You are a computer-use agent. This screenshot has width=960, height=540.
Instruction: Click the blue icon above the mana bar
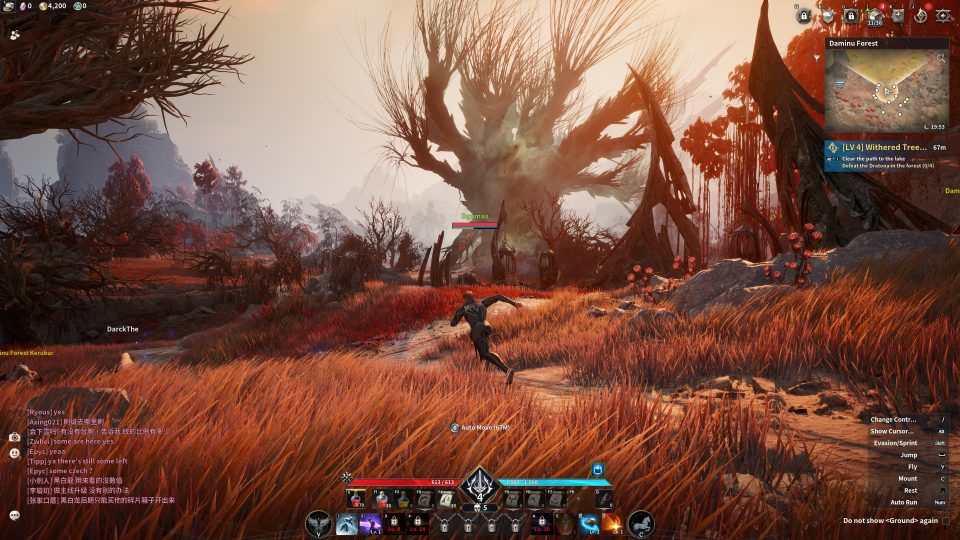[x=598, y=469]
